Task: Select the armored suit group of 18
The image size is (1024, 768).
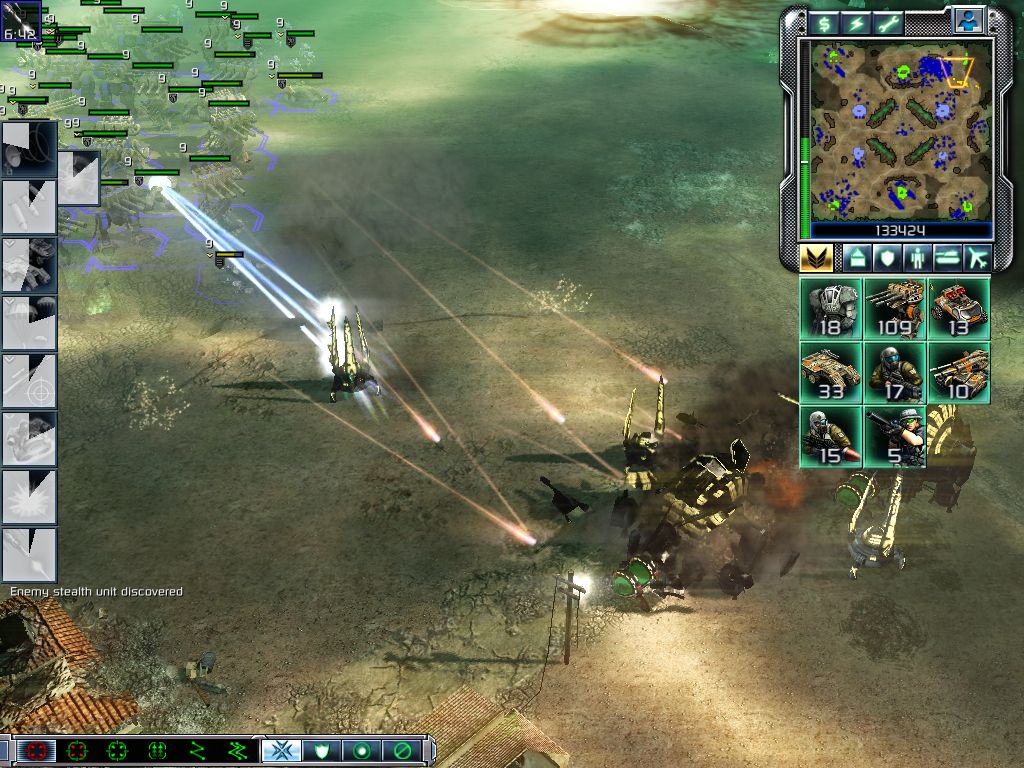Action: pyautogui.click(x=830, y=309)
